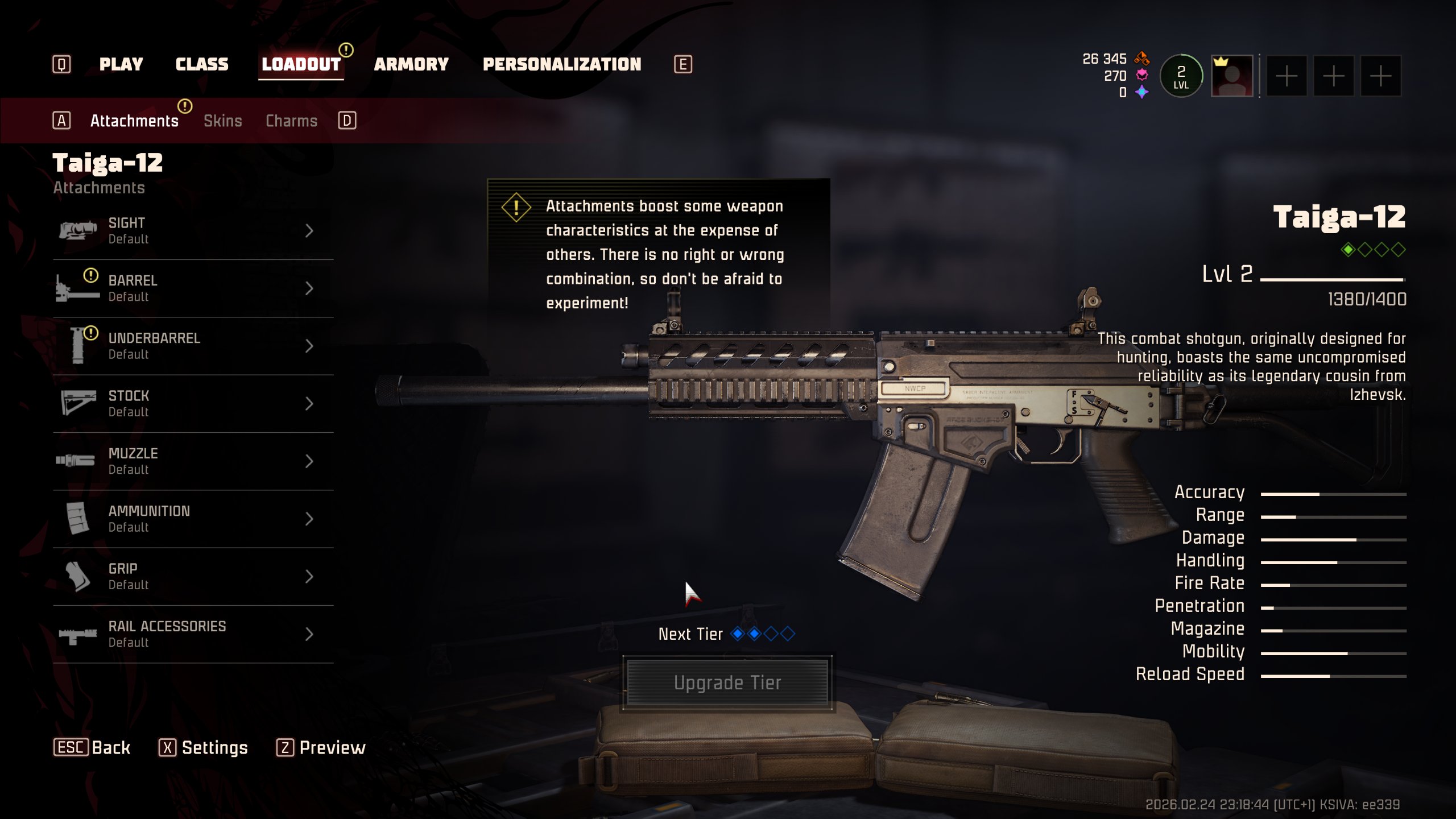The height and width of the screenshot is (819, 1456).
Task: Open the SIGHT attachment slot
Action: pos(193,231)
